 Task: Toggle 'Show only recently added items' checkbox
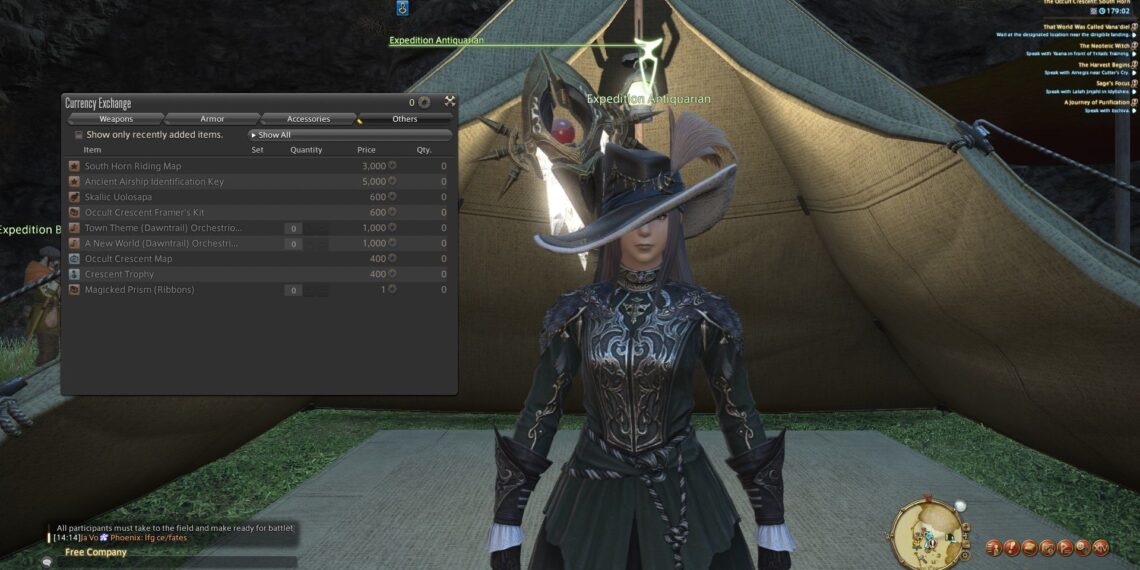(79, 135)
